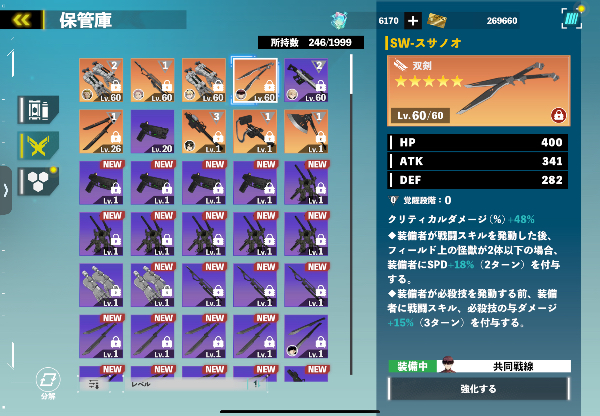Open the filter options icon
This screenshot has width=600, height=416.
95,383
